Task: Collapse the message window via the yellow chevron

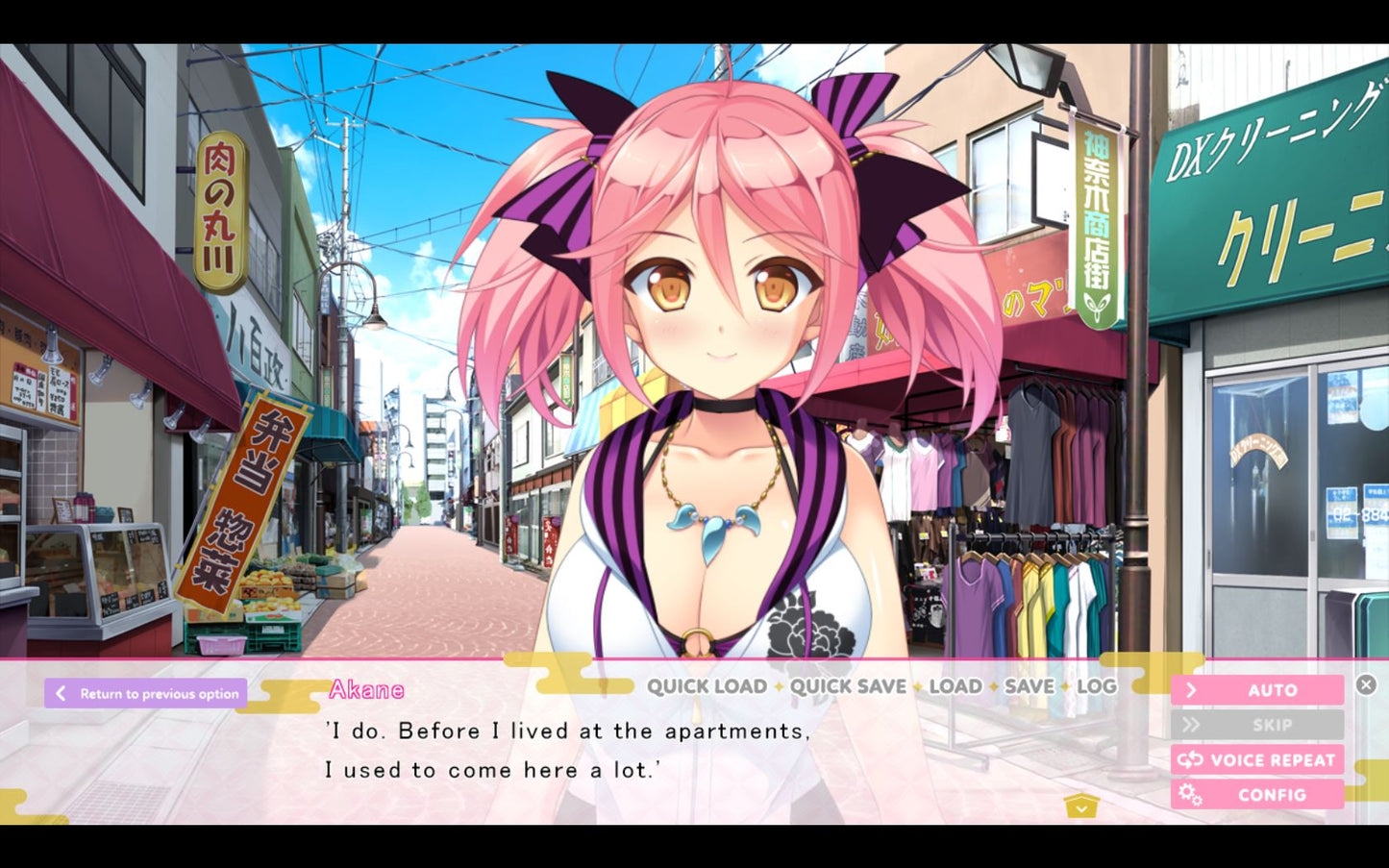Action: tap(1083, 807)
